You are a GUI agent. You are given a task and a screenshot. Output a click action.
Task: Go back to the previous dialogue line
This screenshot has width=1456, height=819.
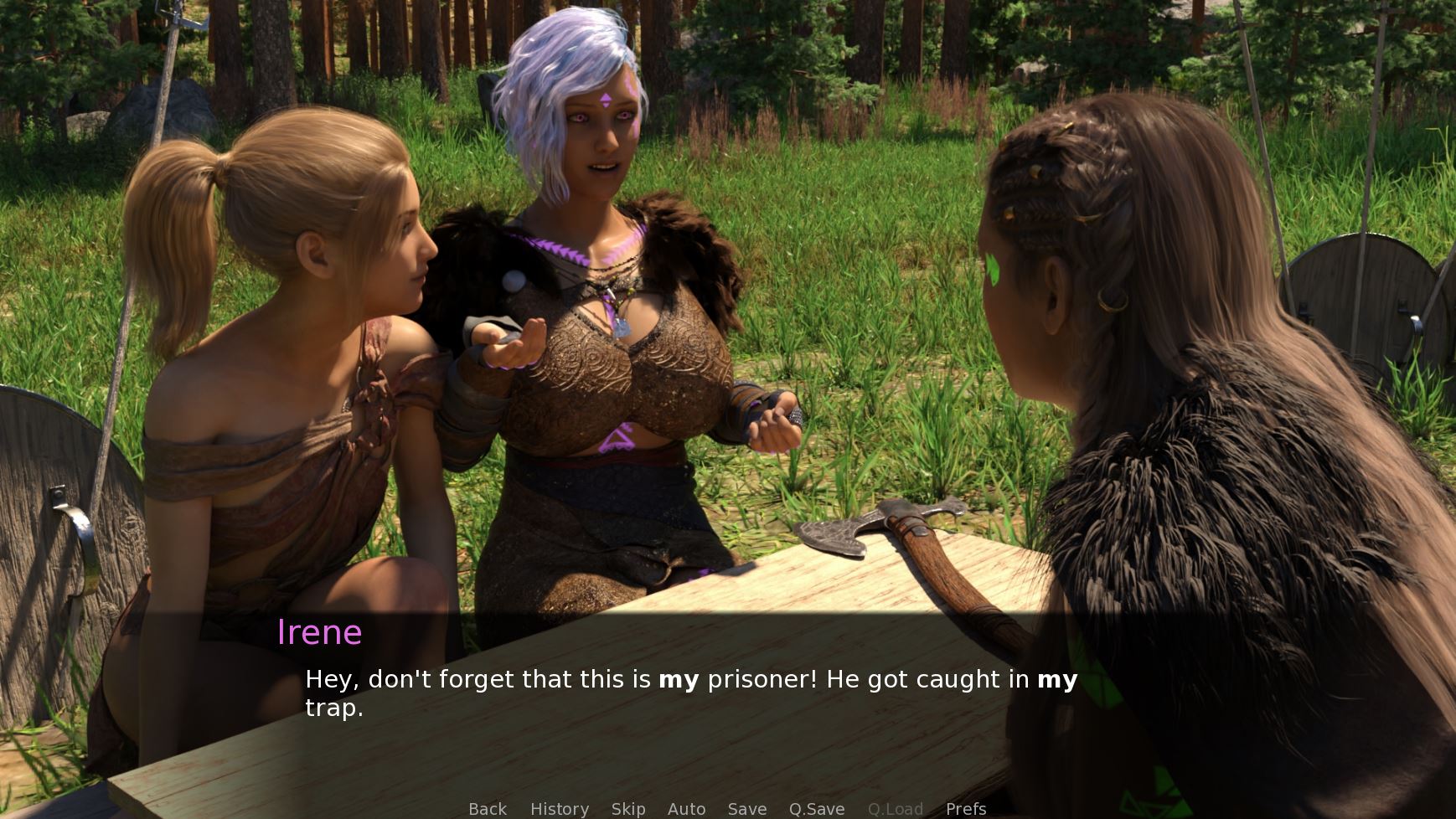488,809
